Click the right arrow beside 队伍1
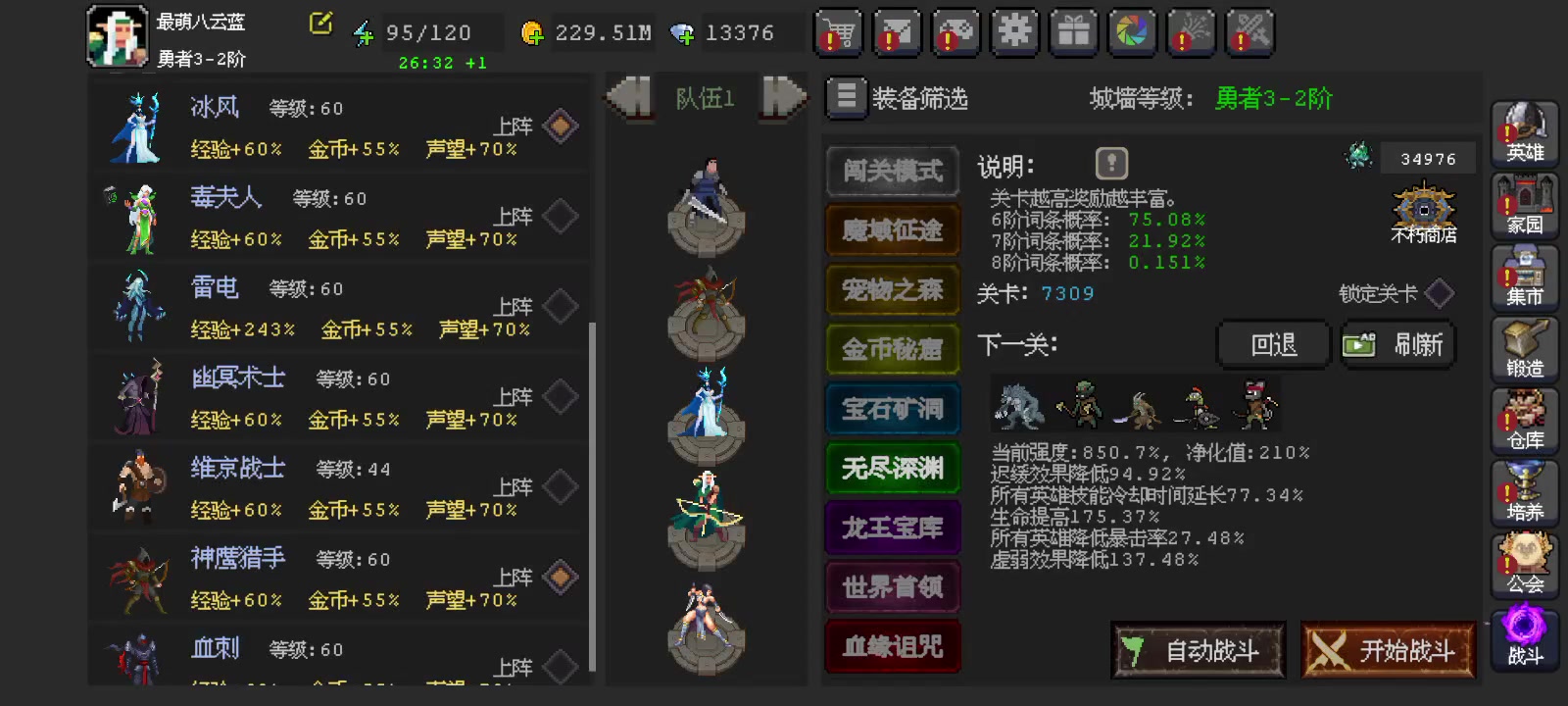 pos(779,99)
